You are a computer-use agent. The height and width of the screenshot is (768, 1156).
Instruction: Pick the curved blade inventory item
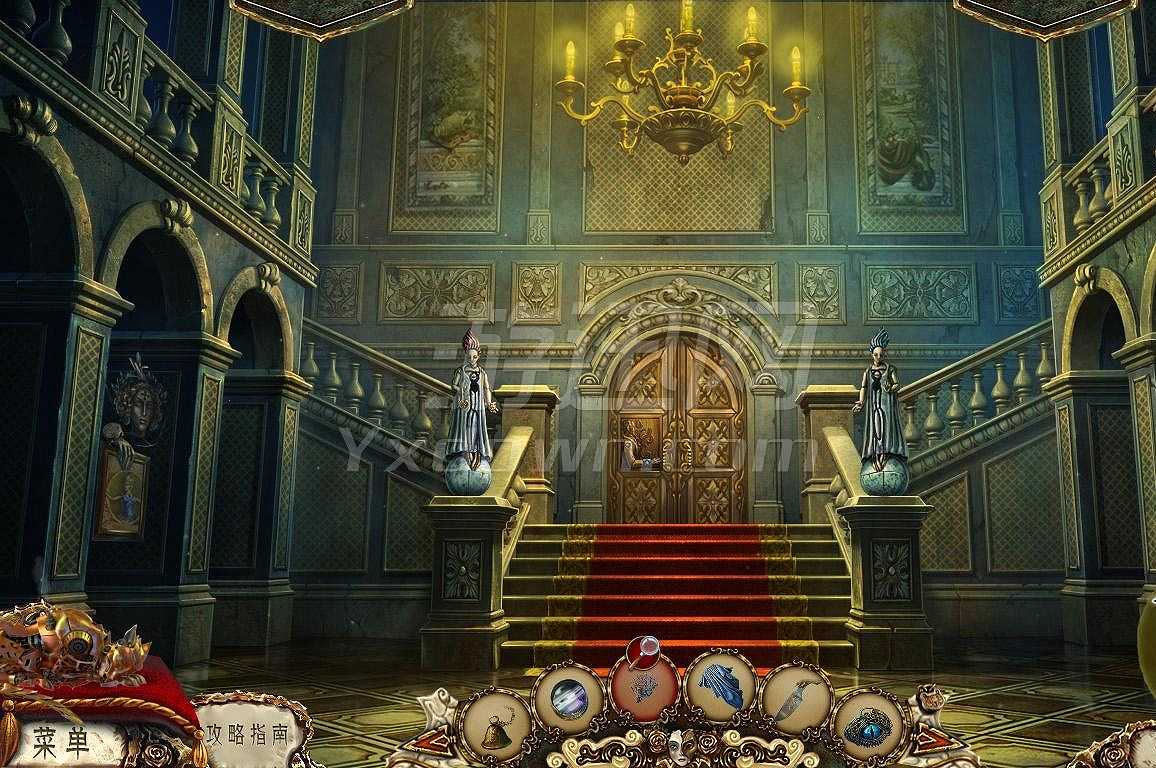point(796,698)
